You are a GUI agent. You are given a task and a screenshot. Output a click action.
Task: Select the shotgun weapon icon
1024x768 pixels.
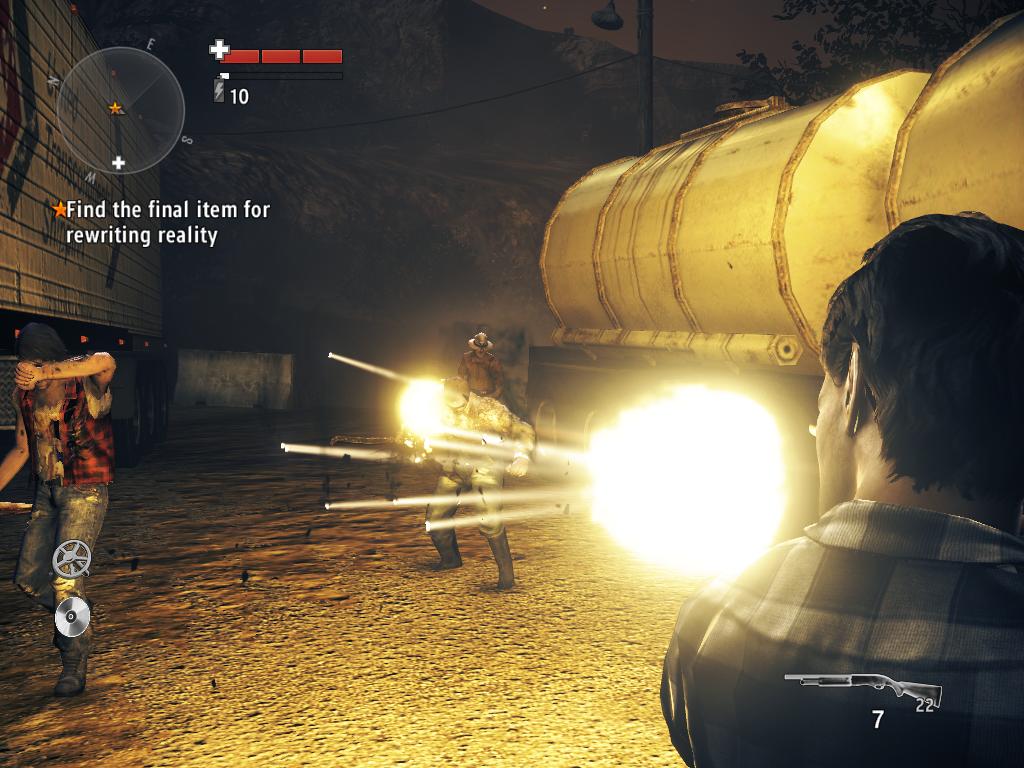pyautogui.click(x=862, y=688)
